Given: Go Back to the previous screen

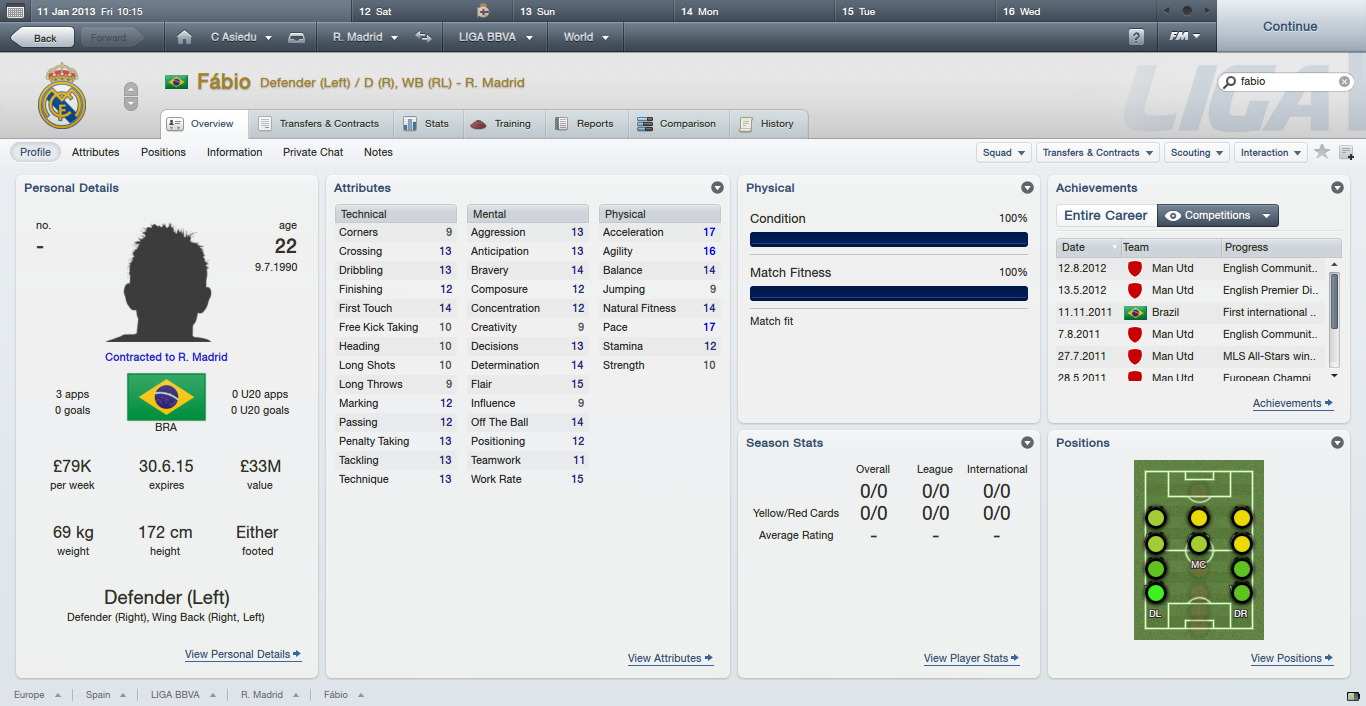Looking at the screenshot, I should coord(42,38).
